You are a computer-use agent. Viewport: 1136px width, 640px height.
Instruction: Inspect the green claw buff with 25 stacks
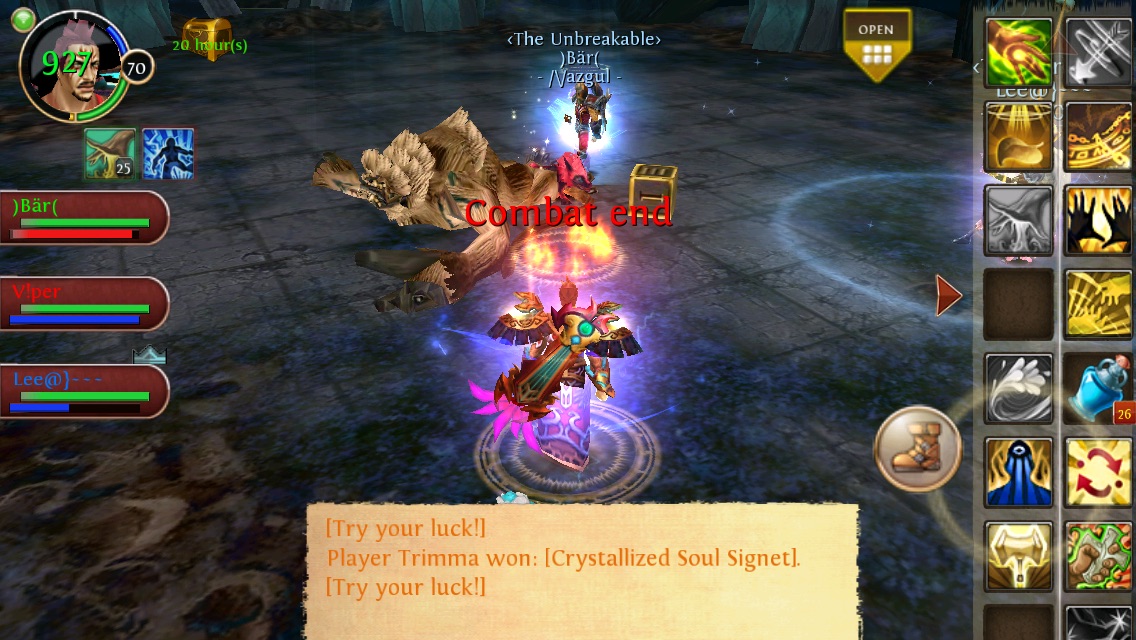tap(109, 154)
